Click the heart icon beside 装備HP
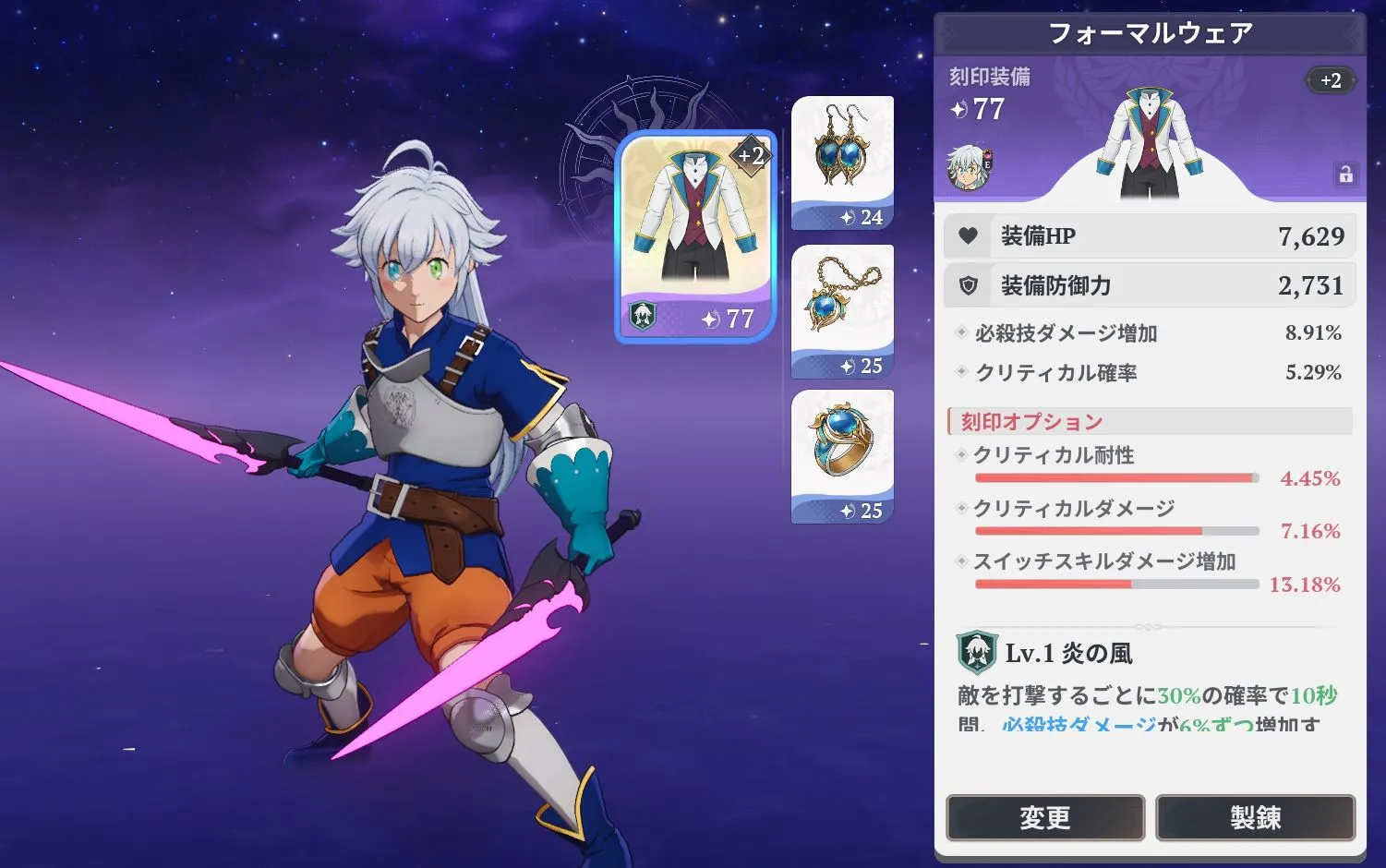The height and width of the screenshot is (868, 1386). coord(968,235)
